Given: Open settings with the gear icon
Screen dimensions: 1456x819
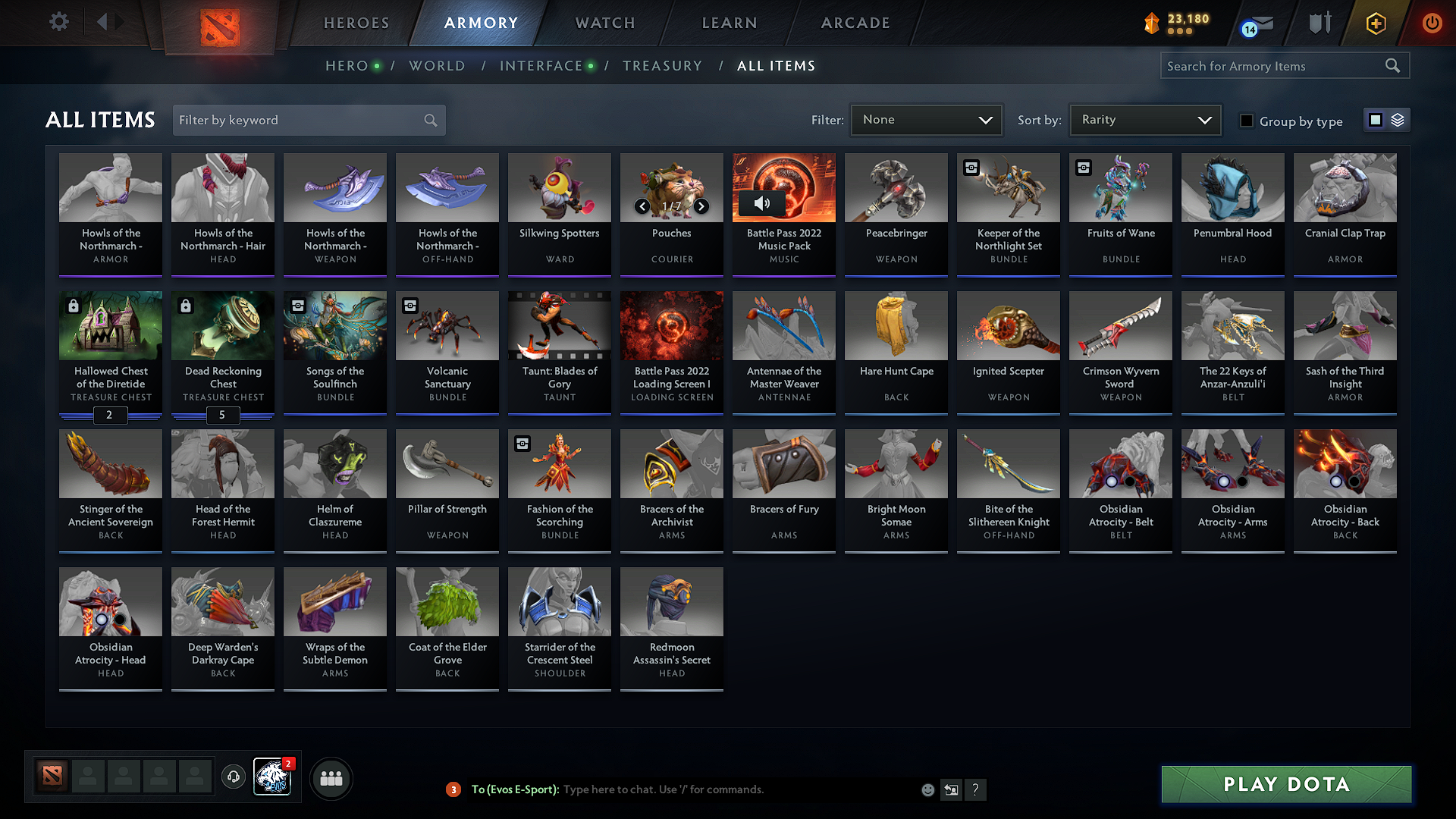Looking at the screenshot, I should (58, 22).
